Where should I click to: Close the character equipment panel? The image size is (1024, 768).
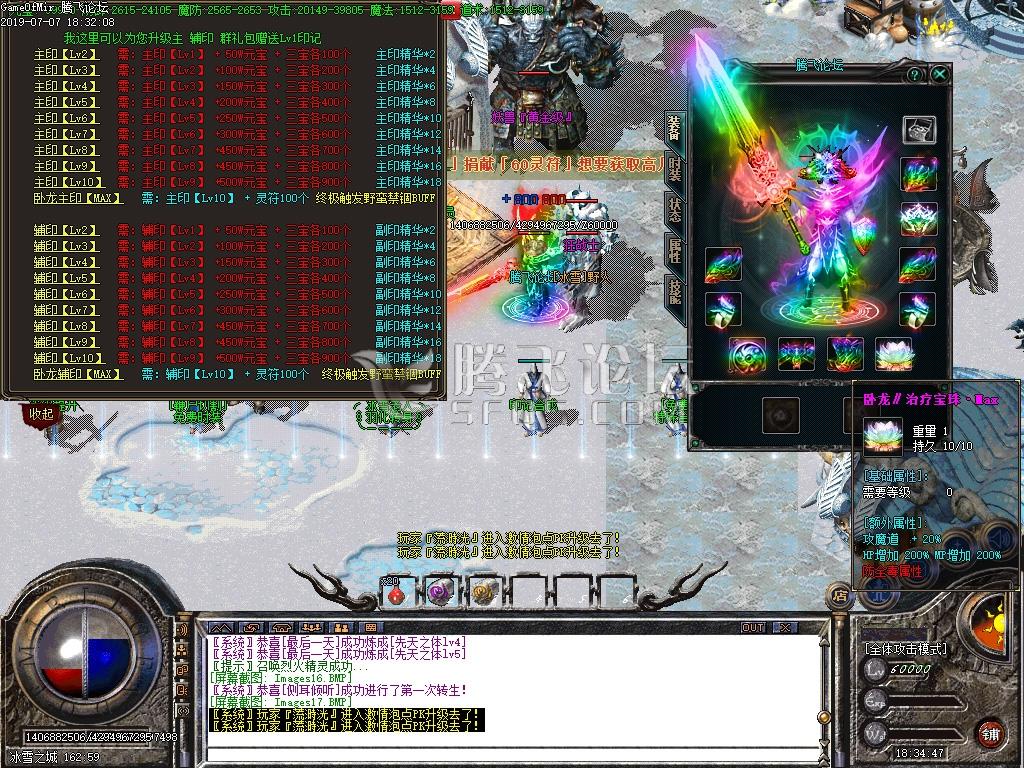939,74
